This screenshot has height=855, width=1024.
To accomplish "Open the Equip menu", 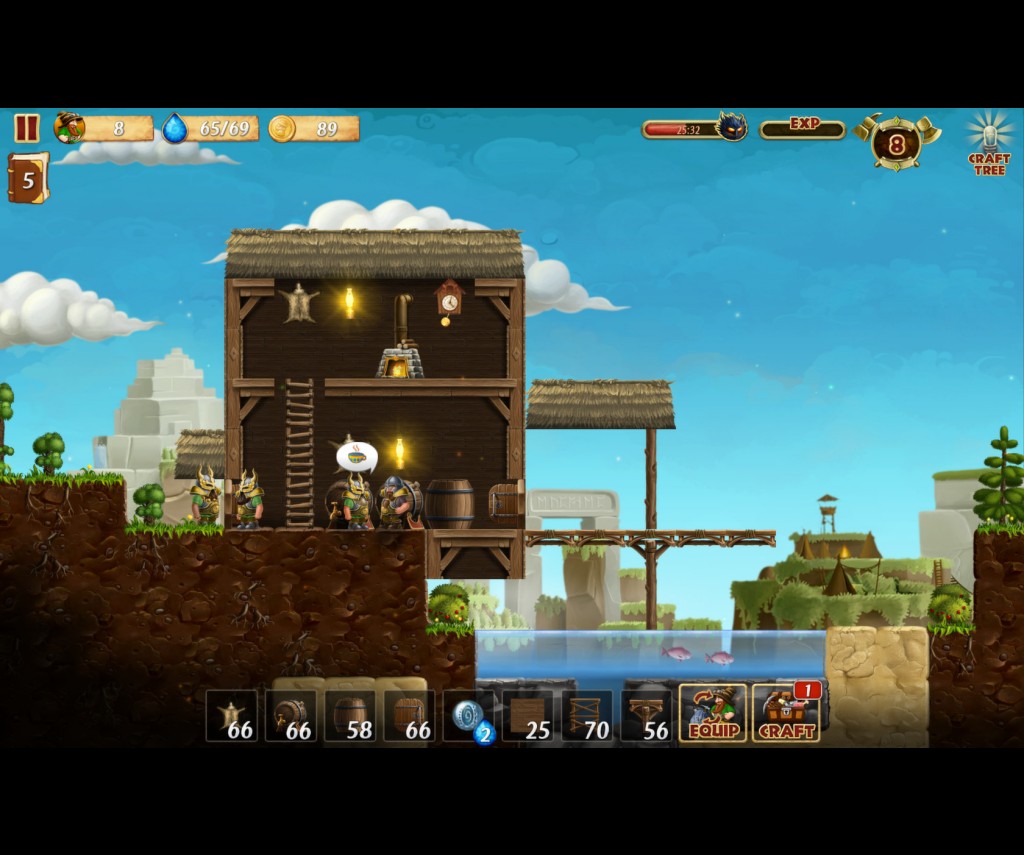I will [x=713, y=713].
